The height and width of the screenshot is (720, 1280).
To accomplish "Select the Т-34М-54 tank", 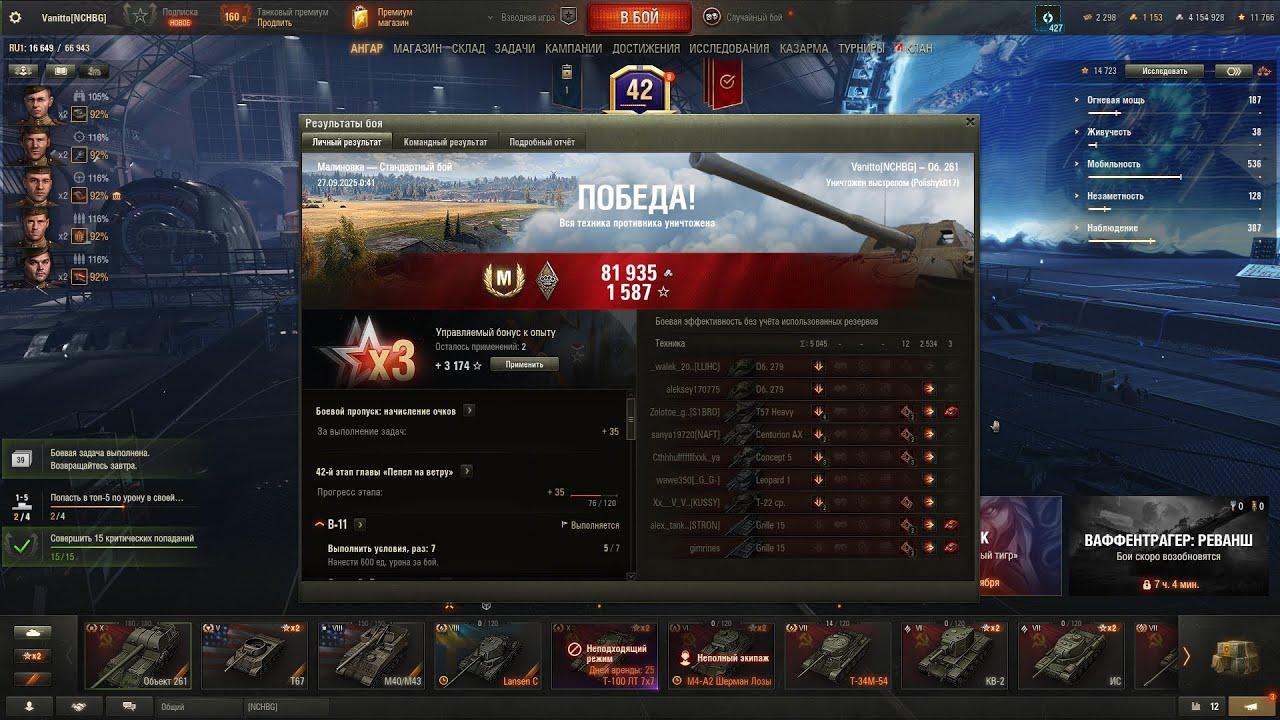I will pyautogui.click(x=840, y=655).
